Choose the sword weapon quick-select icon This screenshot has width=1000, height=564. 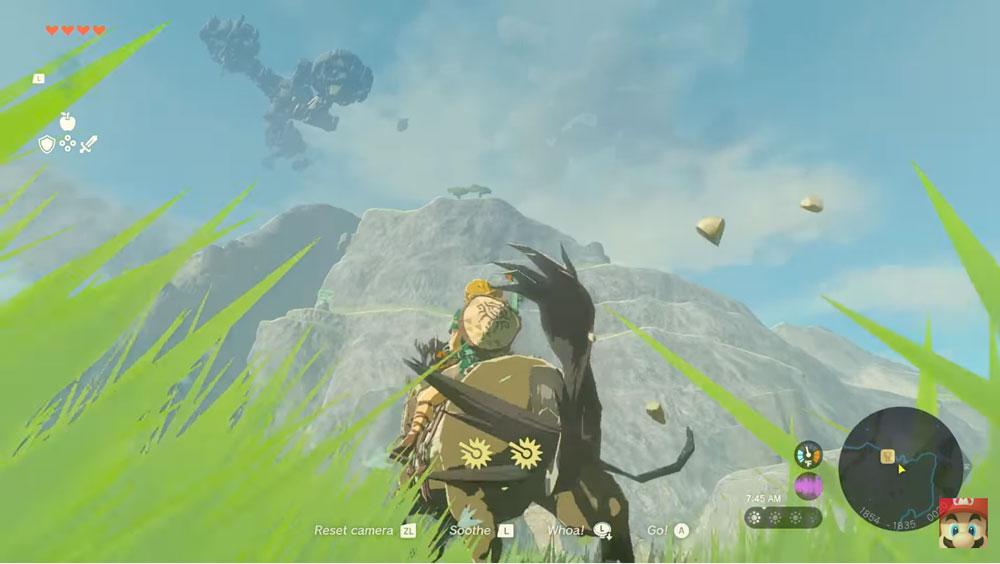pos(89,144)
